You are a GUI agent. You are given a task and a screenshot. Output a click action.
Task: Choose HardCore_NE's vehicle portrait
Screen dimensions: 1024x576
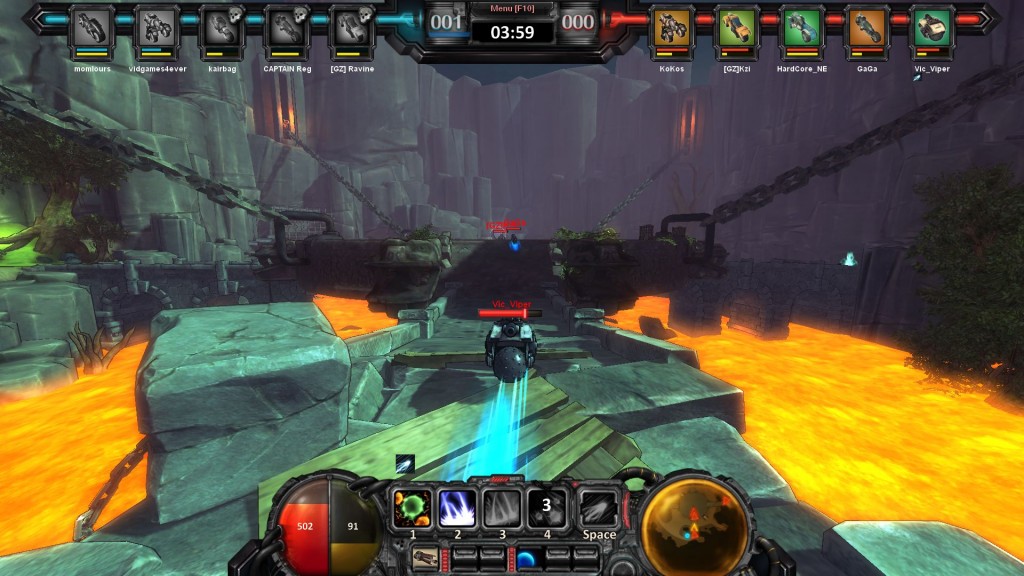[x=802, y=27]
